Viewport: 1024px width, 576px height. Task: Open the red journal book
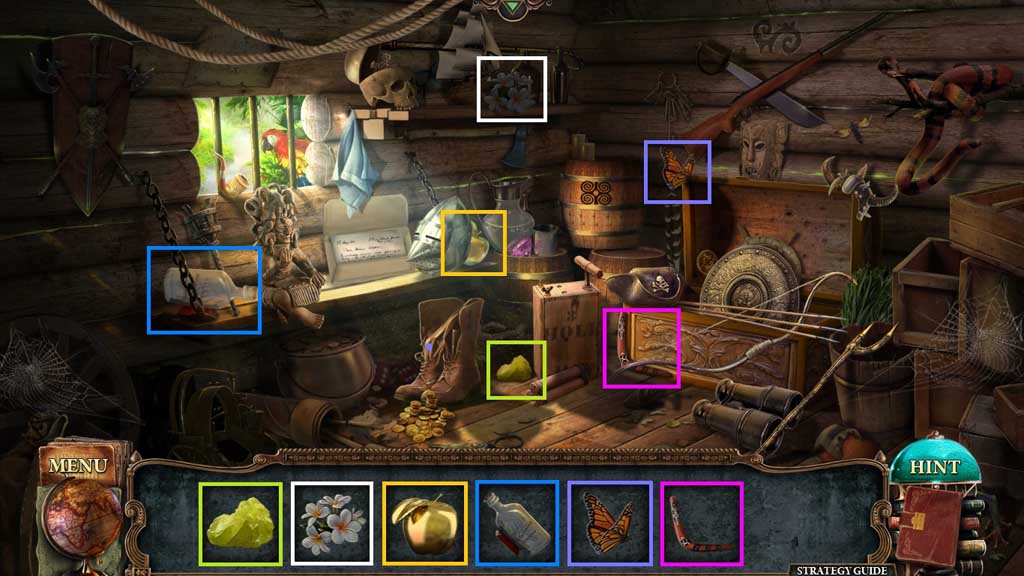pos(928,523)
